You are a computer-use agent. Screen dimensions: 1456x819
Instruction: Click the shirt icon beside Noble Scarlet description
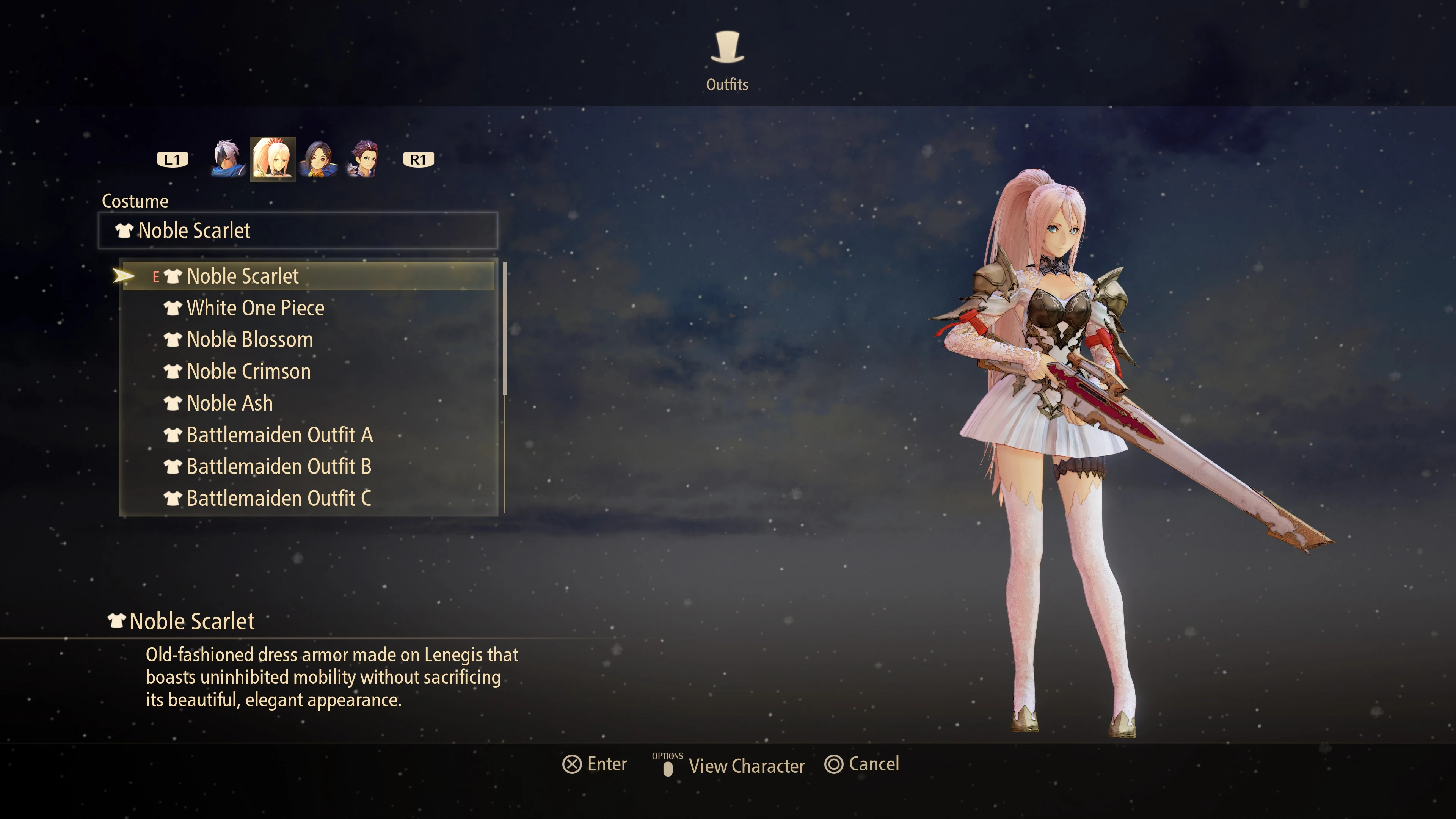point(117,620)
